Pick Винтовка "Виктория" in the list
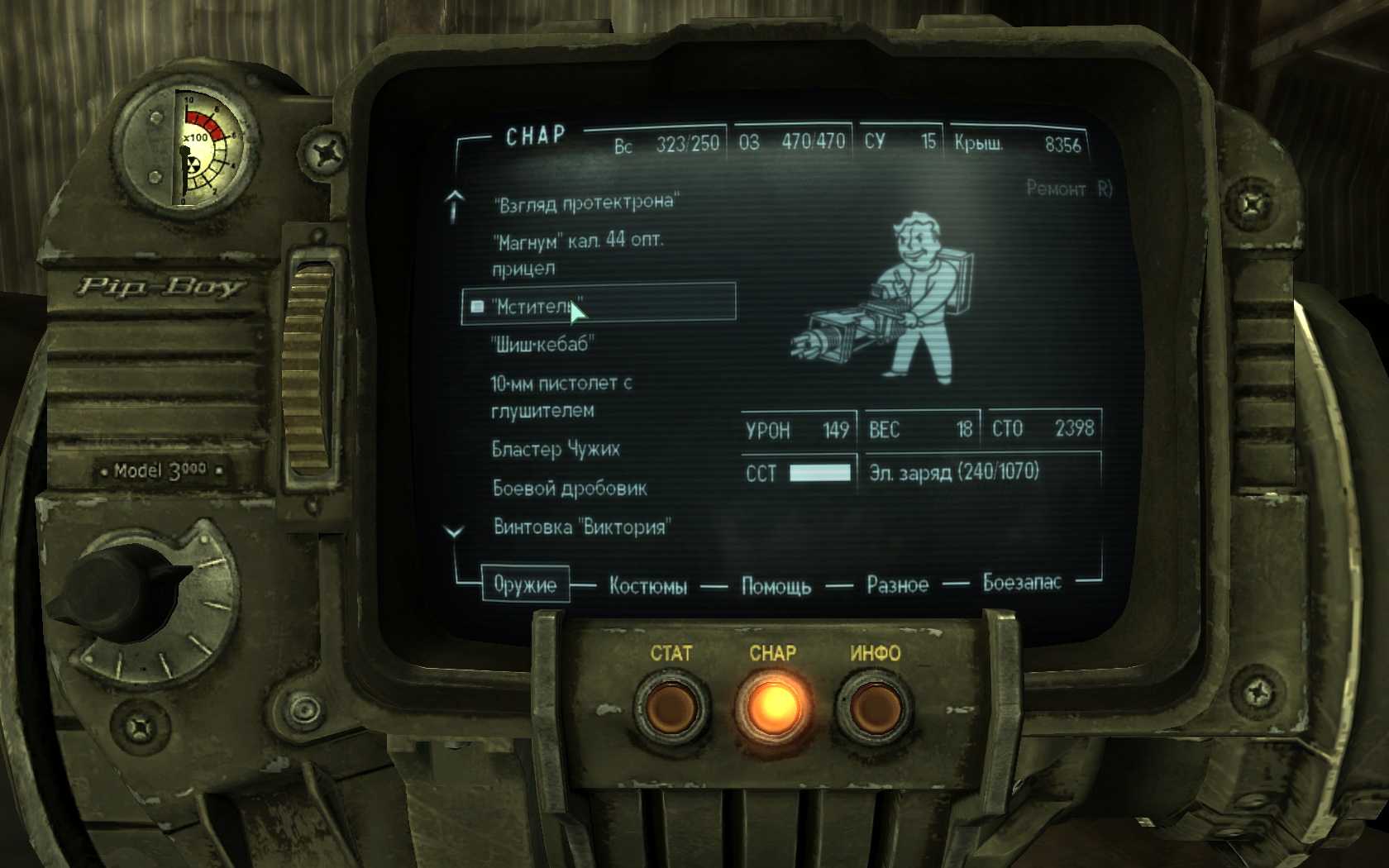 582,527
